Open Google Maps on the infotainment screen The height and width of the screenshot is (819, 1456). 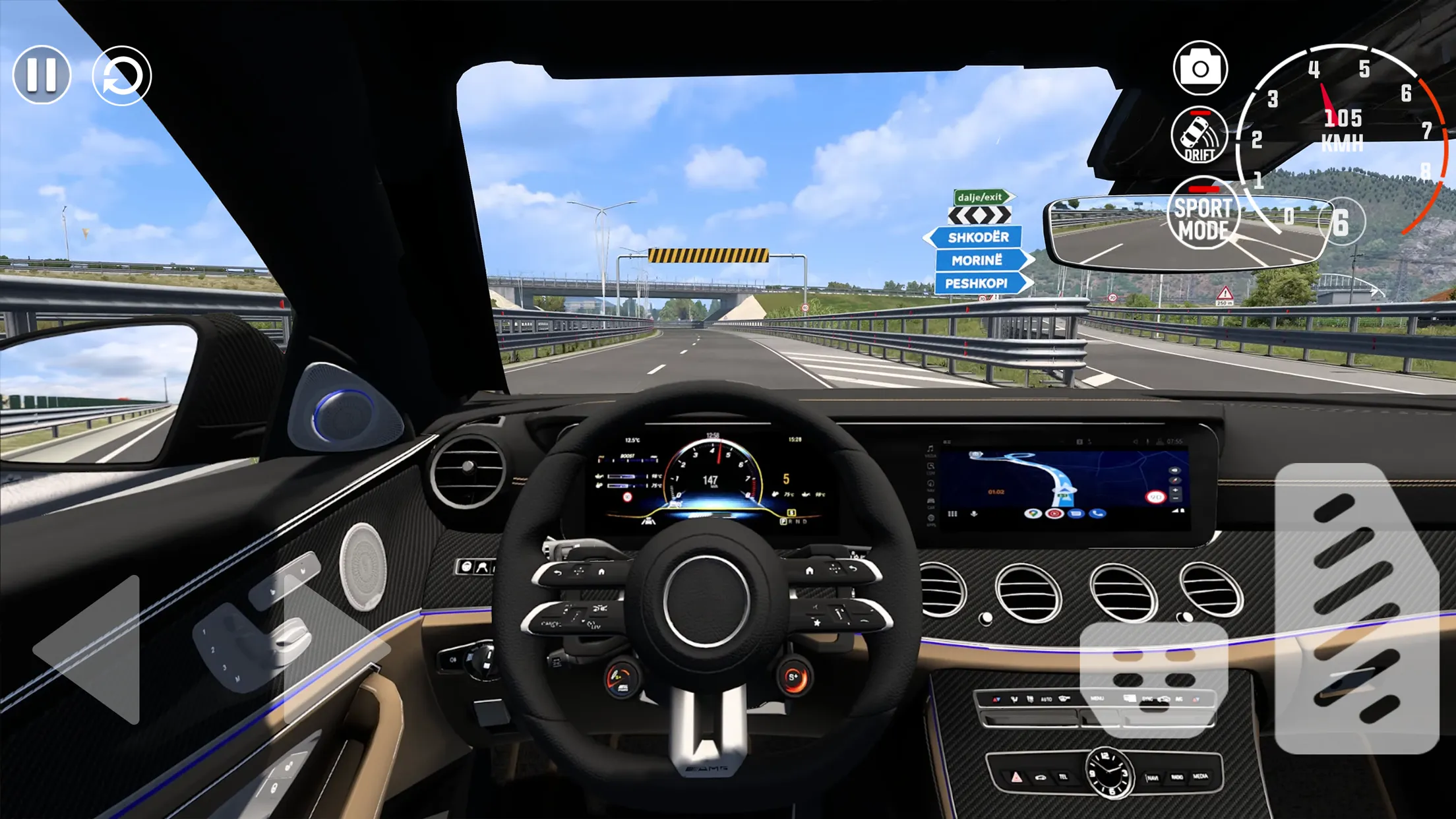tap(1034, 514)
